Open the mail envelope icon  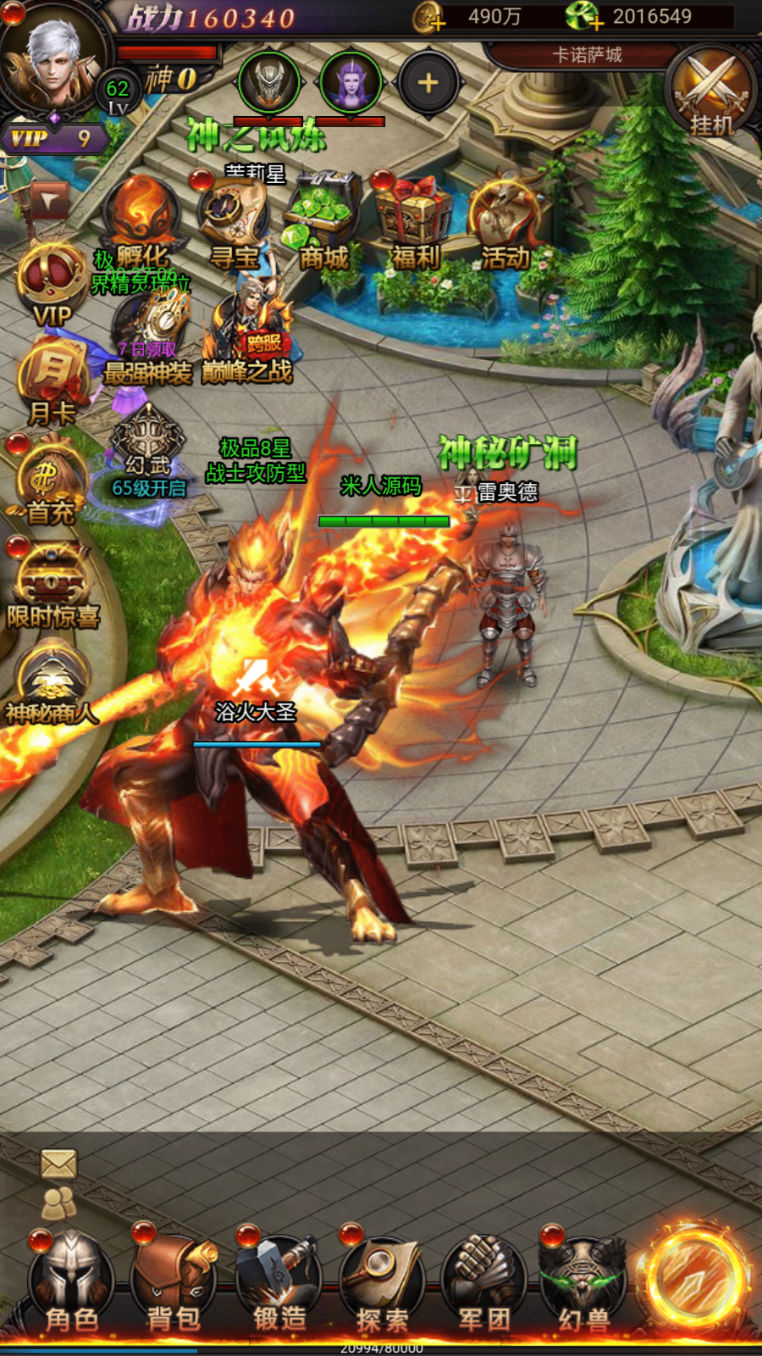pyautogui.click(x=59, y=1163)
